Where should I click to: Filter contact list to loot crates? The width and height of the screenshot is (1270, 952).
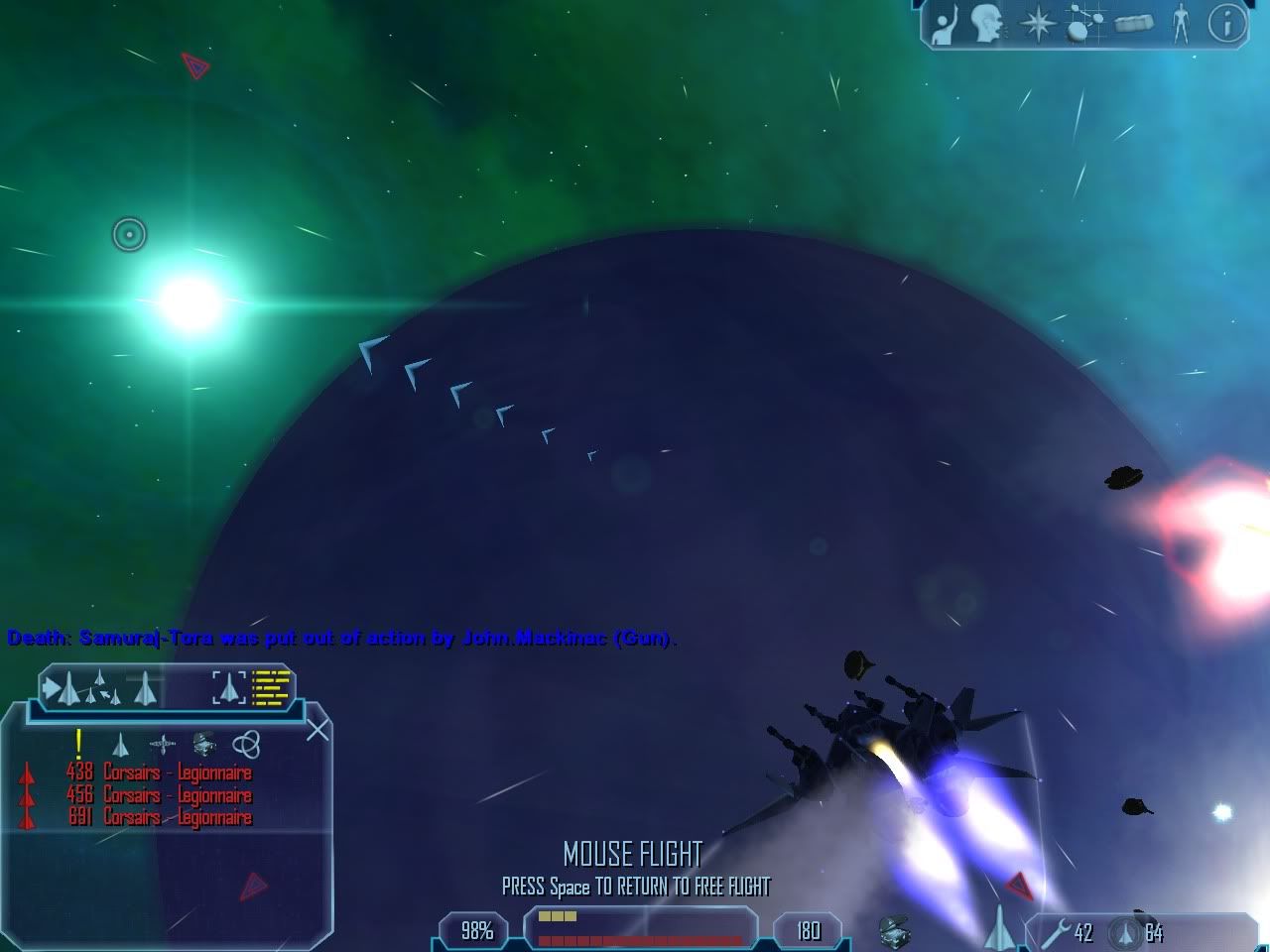coord(204,744)
